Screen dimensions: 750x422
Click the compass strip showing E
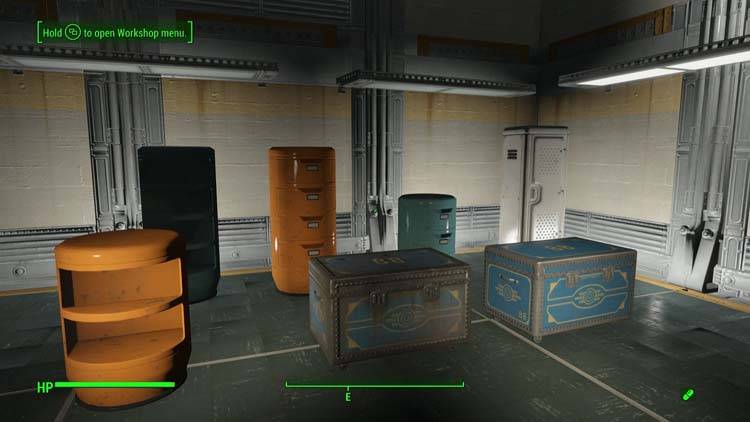tap(374, 387)
